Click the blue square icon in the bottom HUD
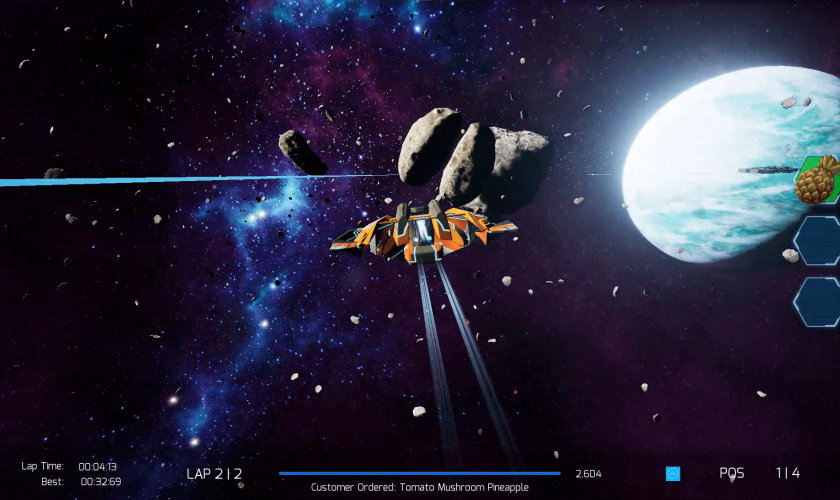Image resolution: width=840 pixels, height=500 pixels. tap(673, 473)
